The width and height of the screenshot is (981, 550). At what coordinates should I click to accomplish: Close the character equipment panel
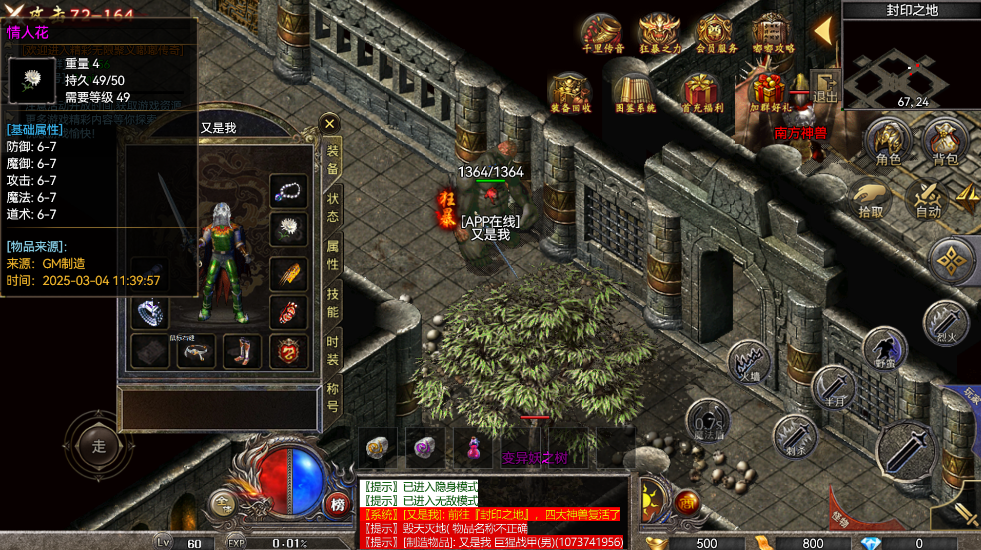tap(330, 124)
